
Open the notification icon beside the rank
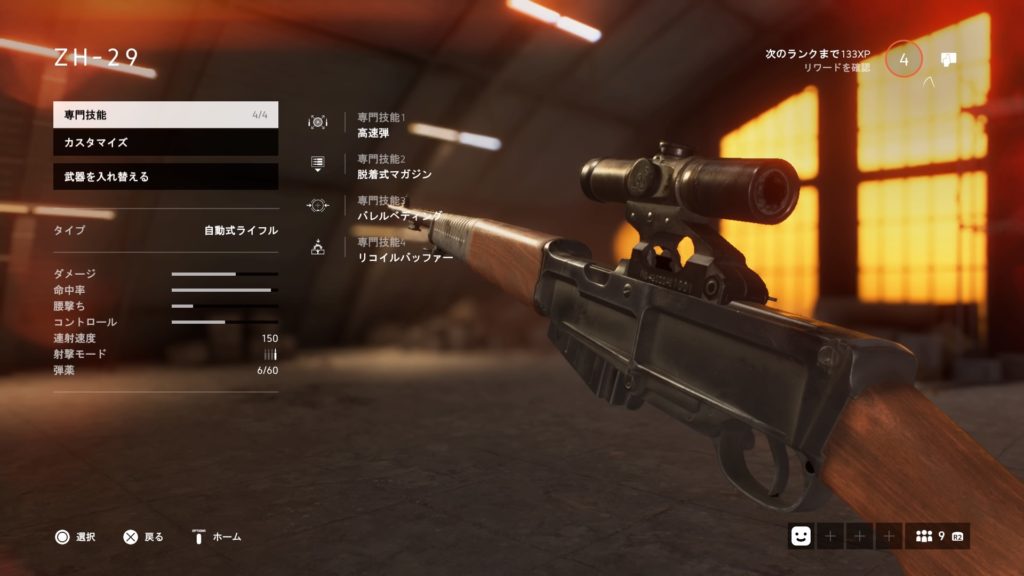(x=949, y=59)
